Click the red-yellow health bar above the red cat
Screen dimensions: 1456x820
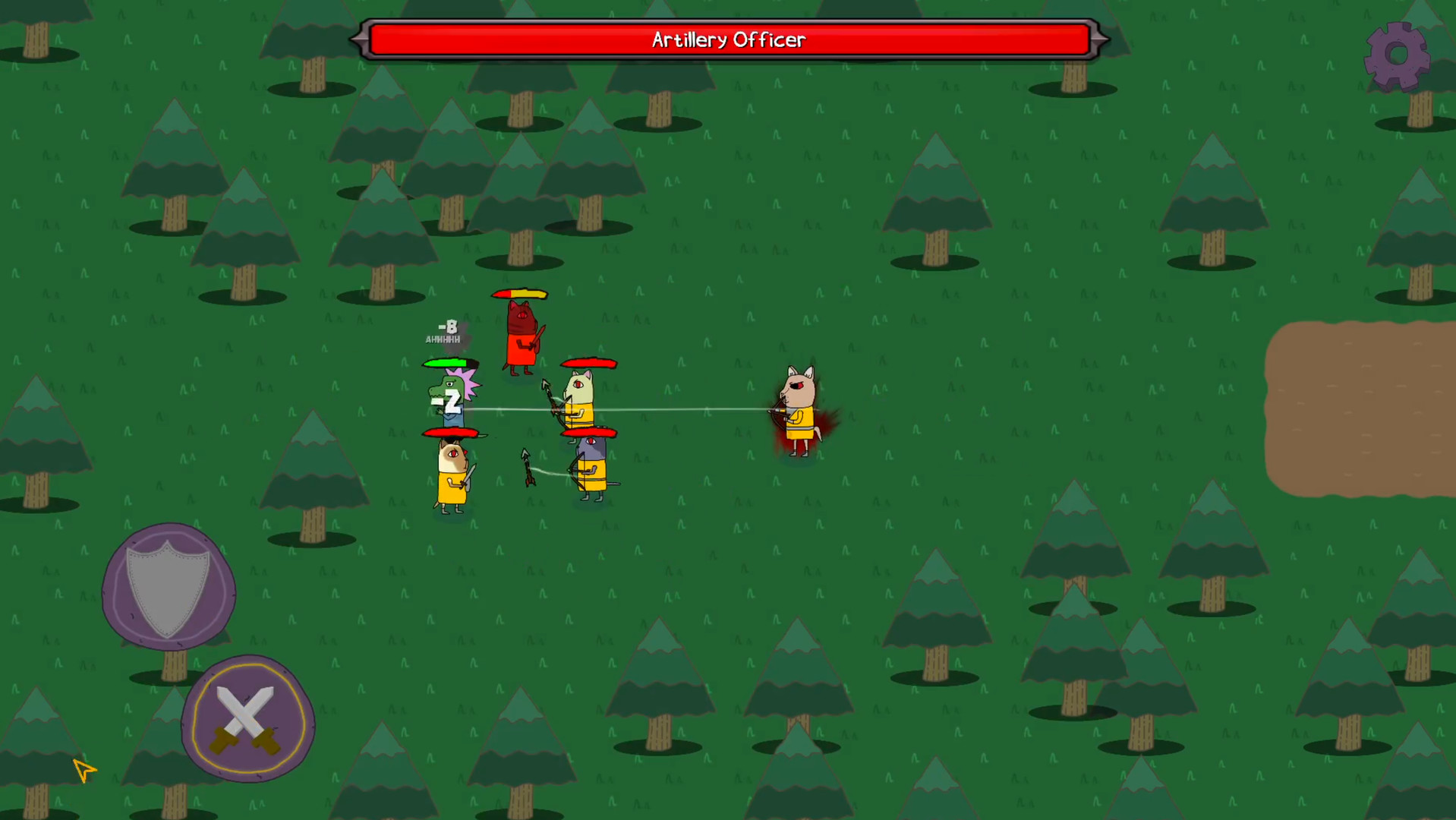coord(520,295)
